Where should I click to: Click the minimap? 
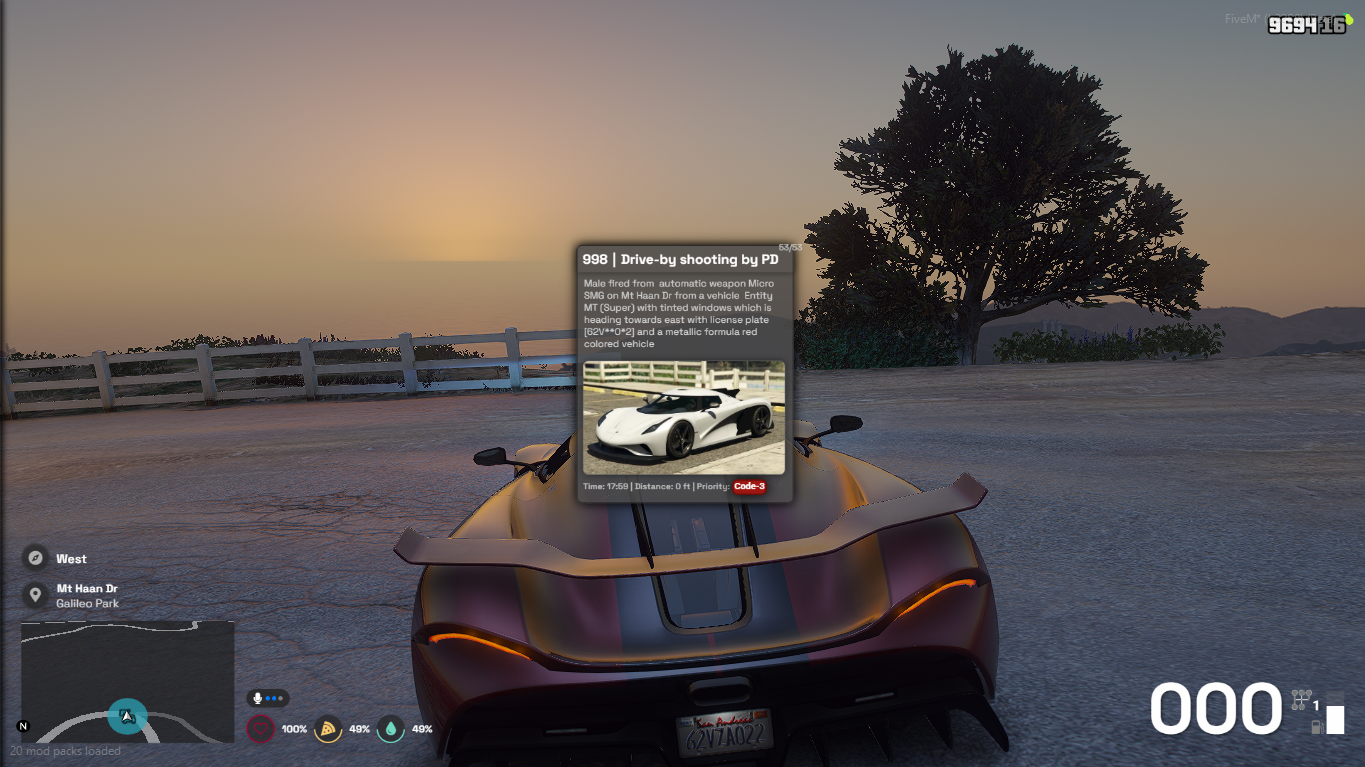(128, 681)
